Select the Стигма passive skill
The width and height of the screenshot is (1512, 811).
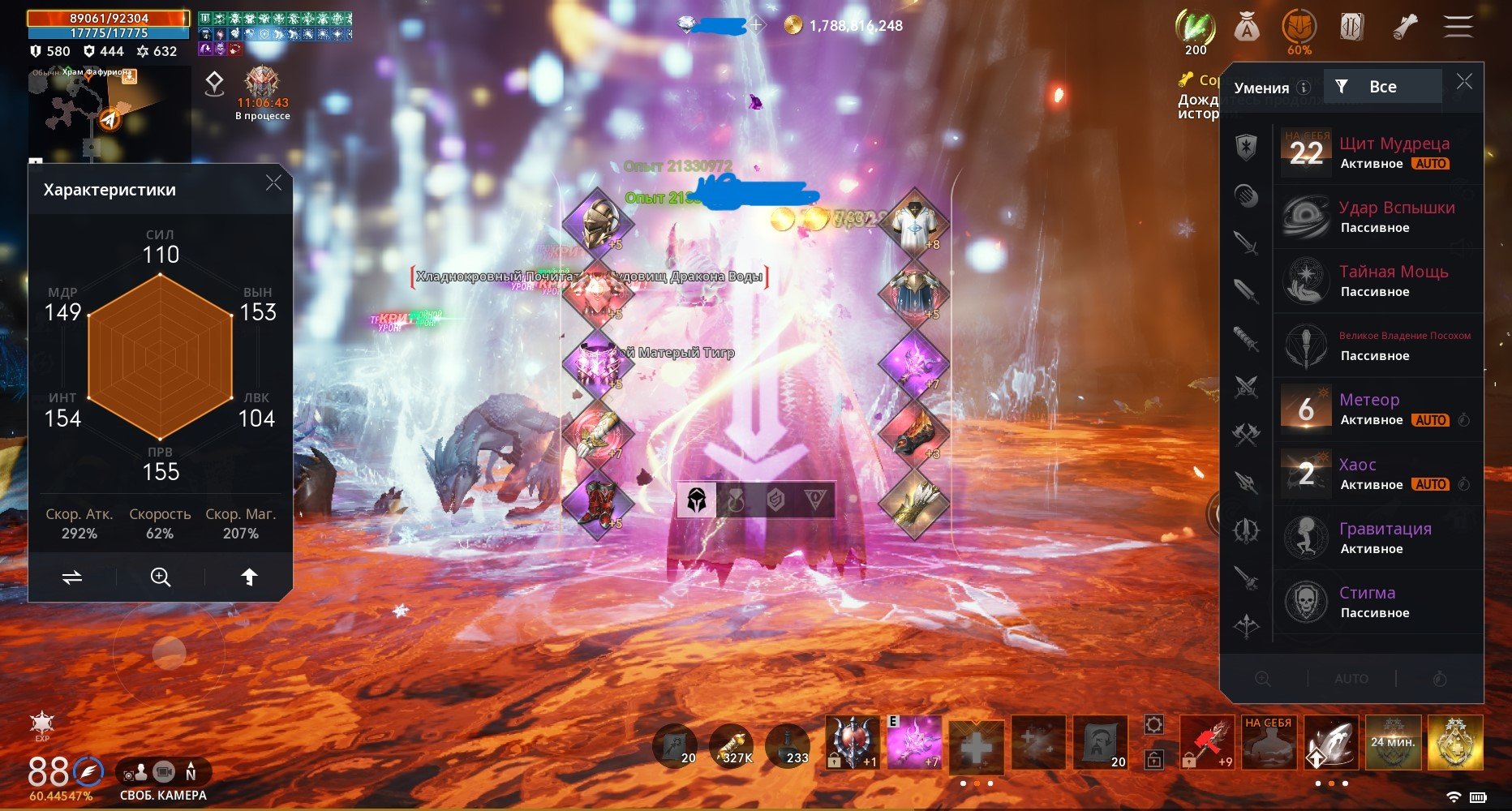1378,602
